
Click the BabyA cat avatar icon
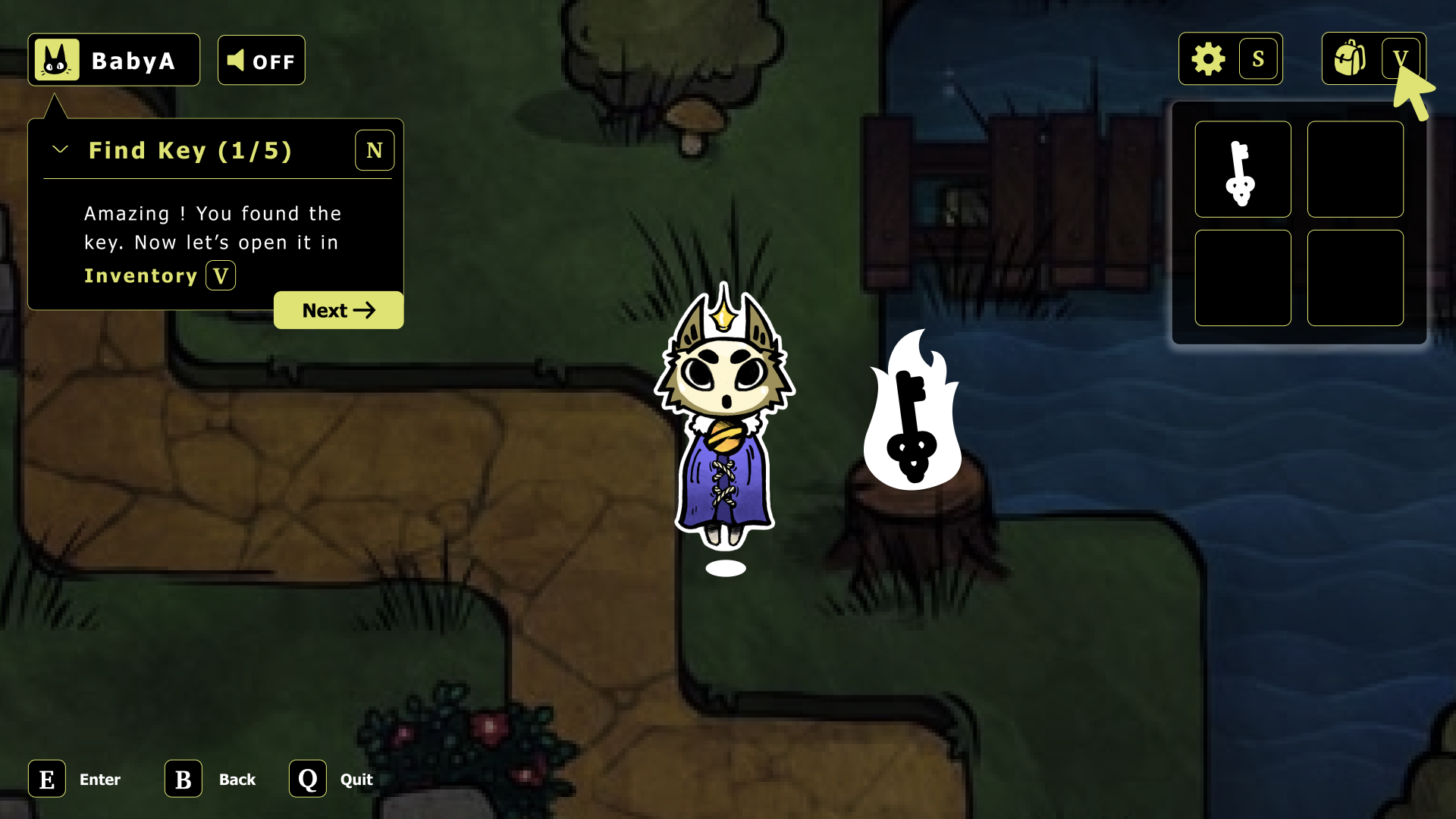pos(57,59)
